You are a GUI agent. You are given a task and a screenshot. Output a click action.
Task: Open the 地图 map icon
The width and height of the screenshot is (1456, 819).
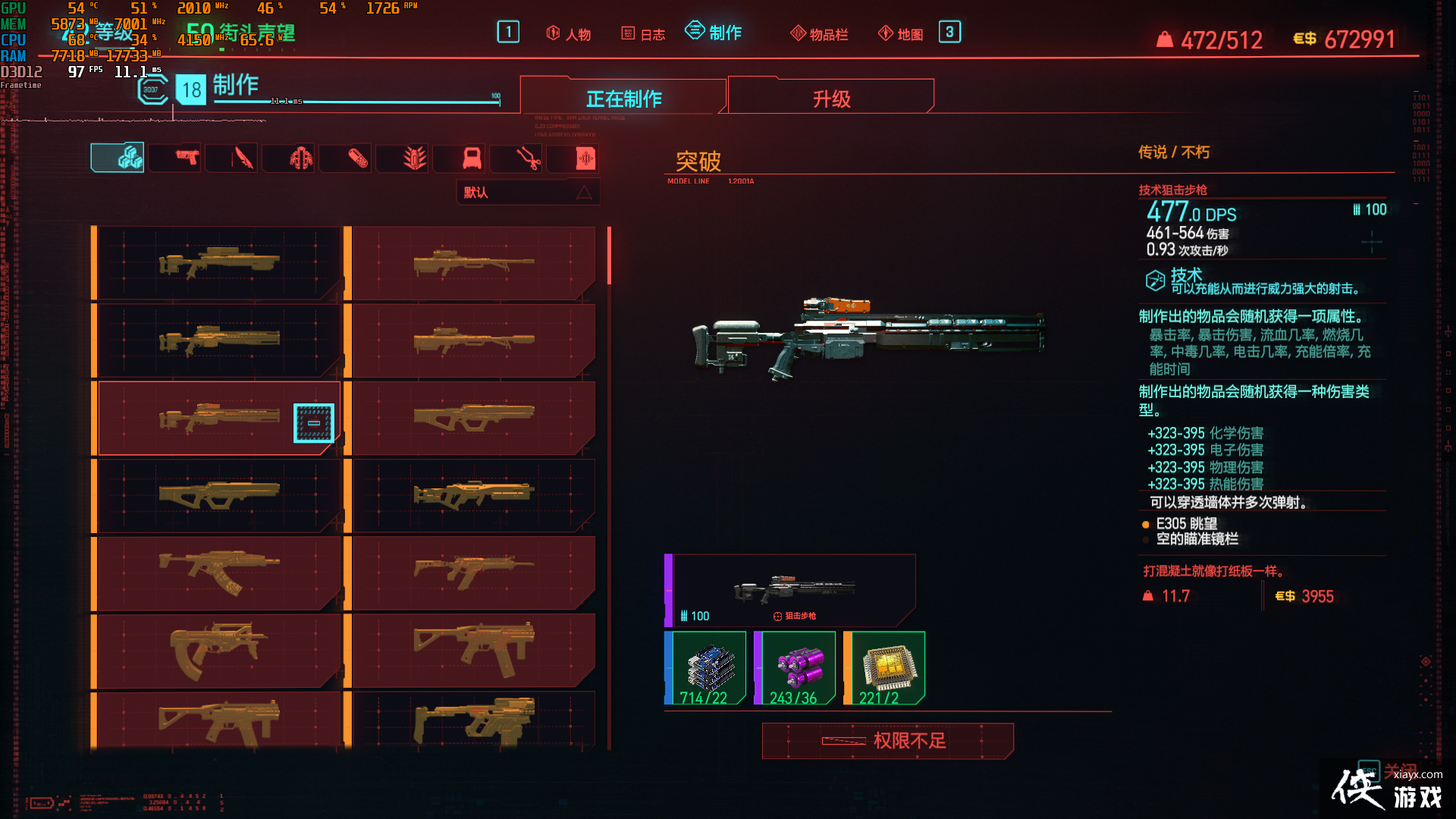pos(899,33)
